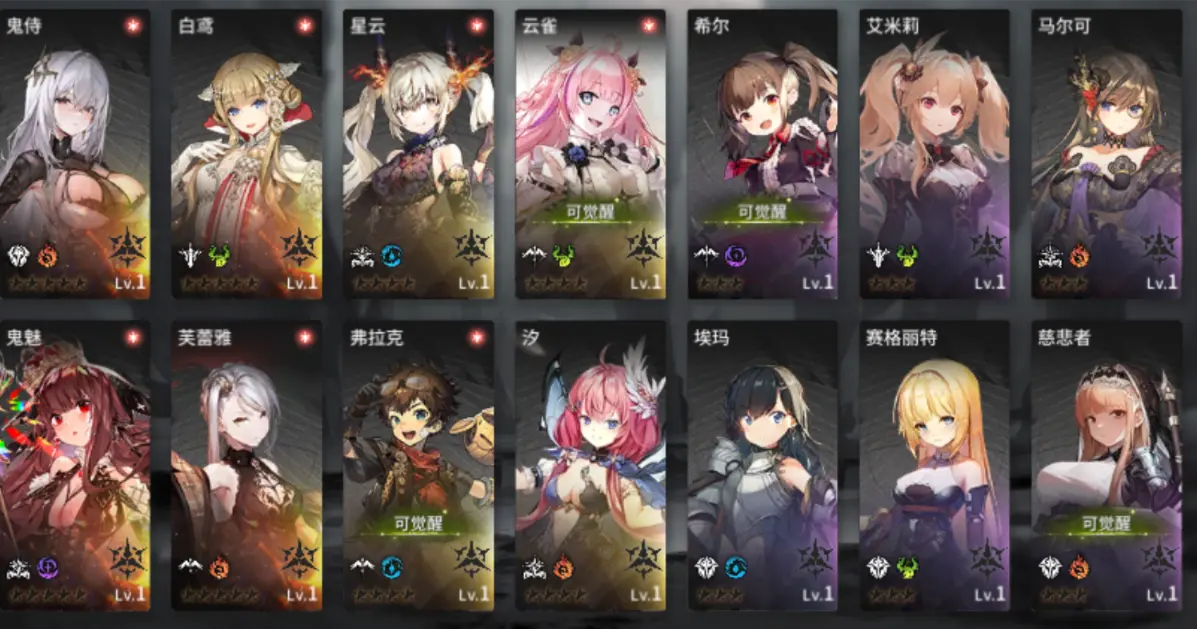Open the 星云 character card
1197x629 pixels.
click(x=418, y=155)
